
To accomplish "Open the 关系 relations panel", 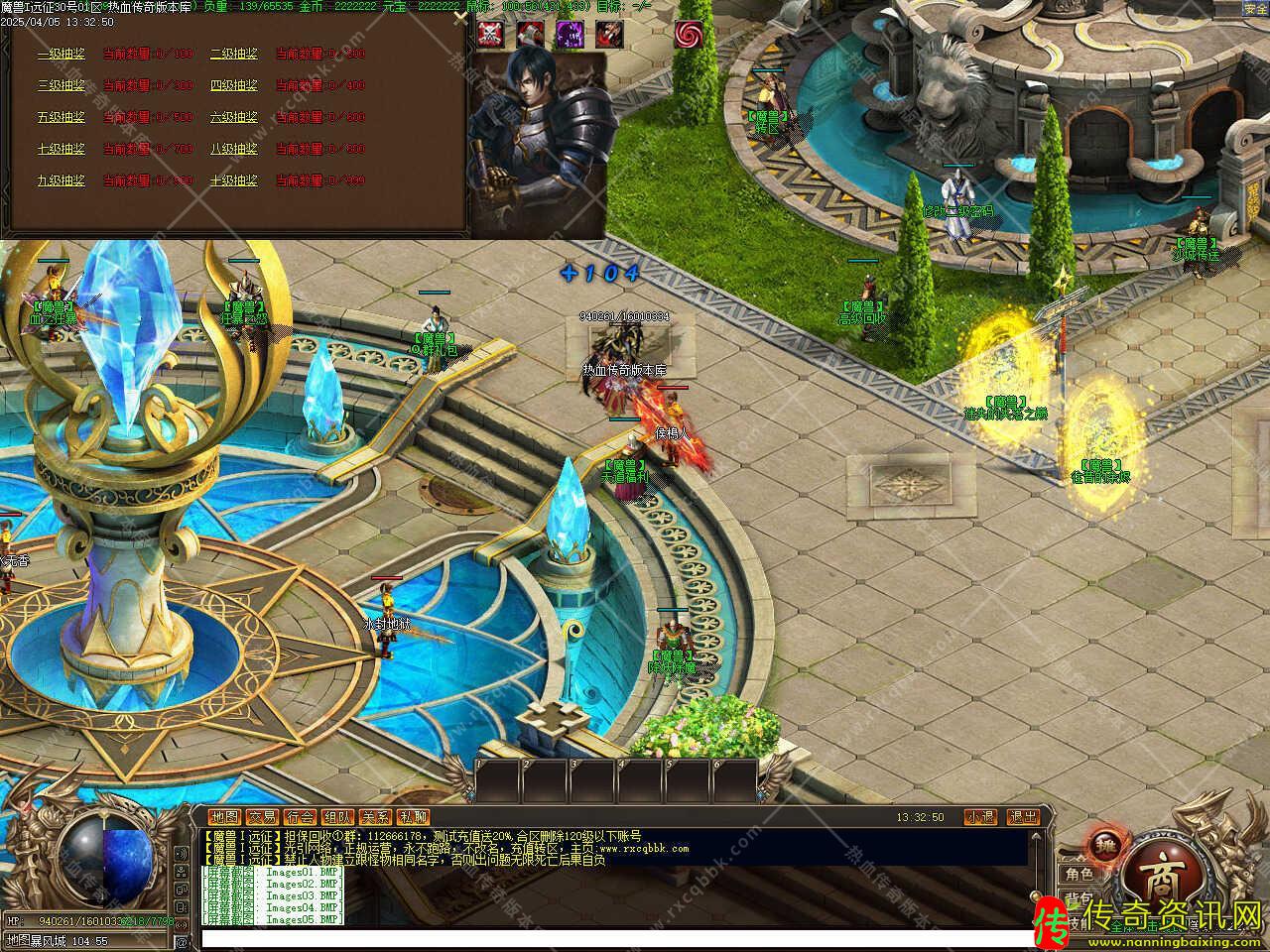I will point(375,817).
